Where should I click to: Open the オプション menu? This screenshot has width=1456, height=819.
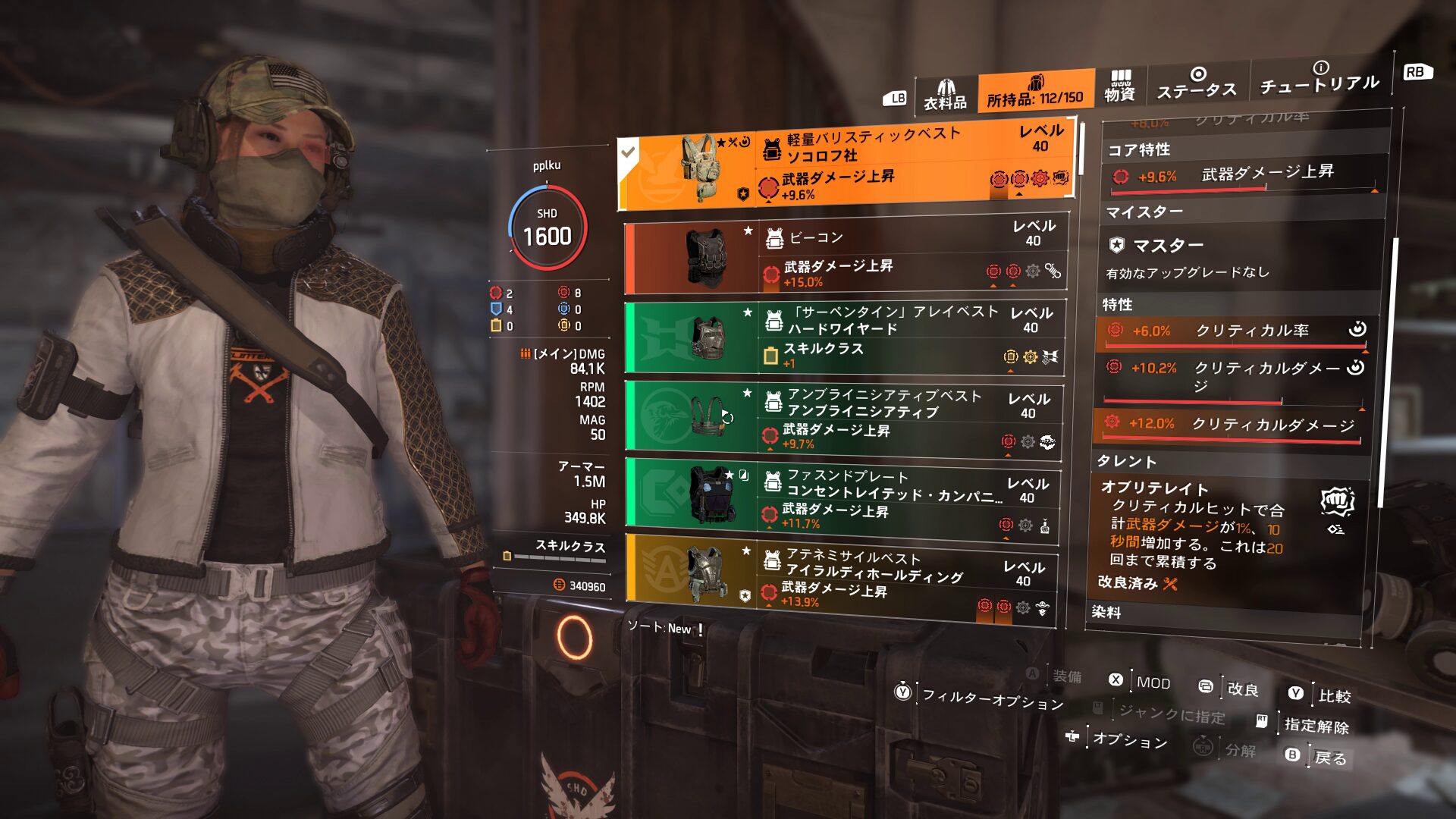[1128, 739]
